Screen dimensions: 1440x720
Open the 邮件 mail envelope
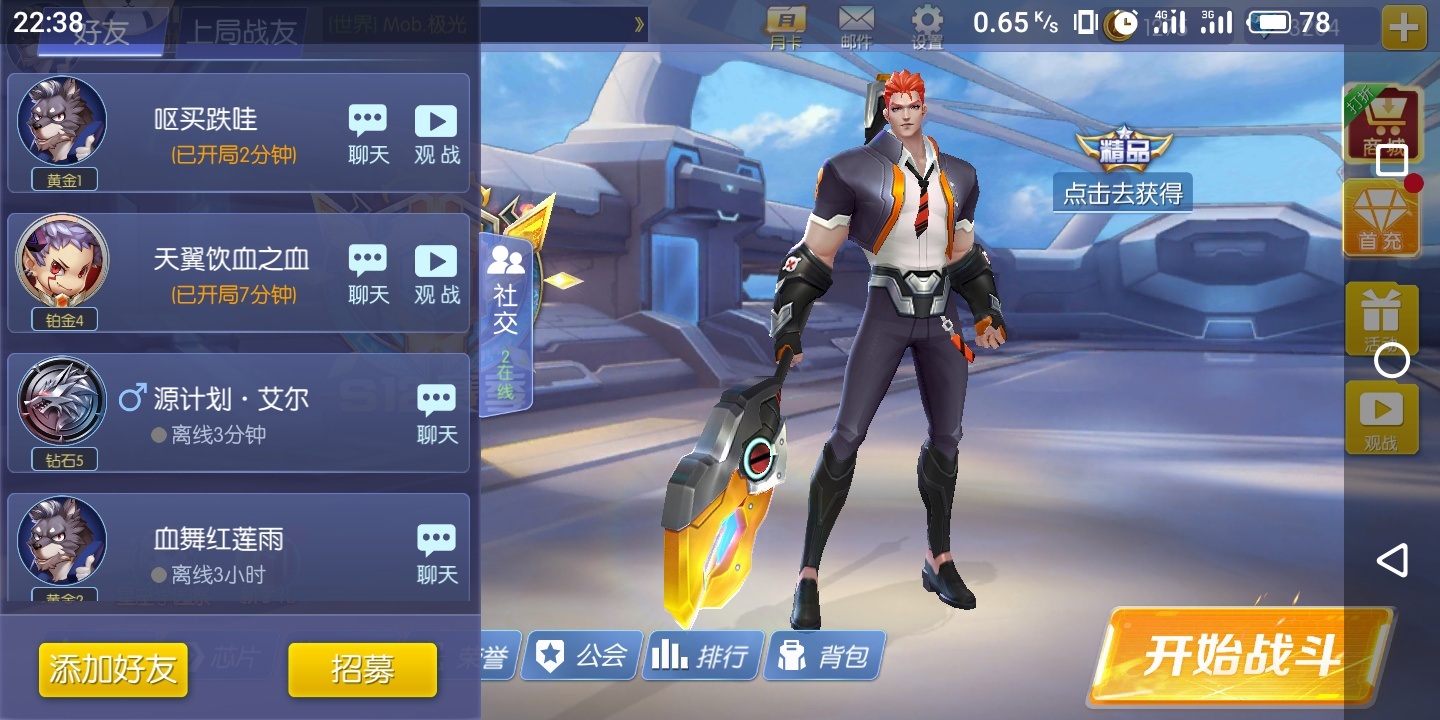click(856, 27)
